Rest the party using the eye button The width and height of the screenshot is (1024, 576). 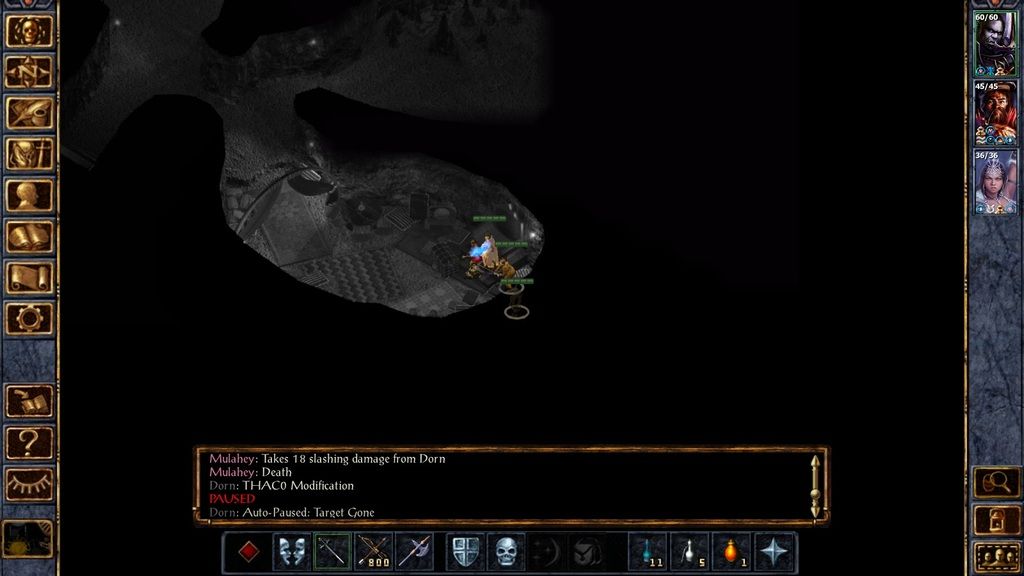(x=29, y=484)
